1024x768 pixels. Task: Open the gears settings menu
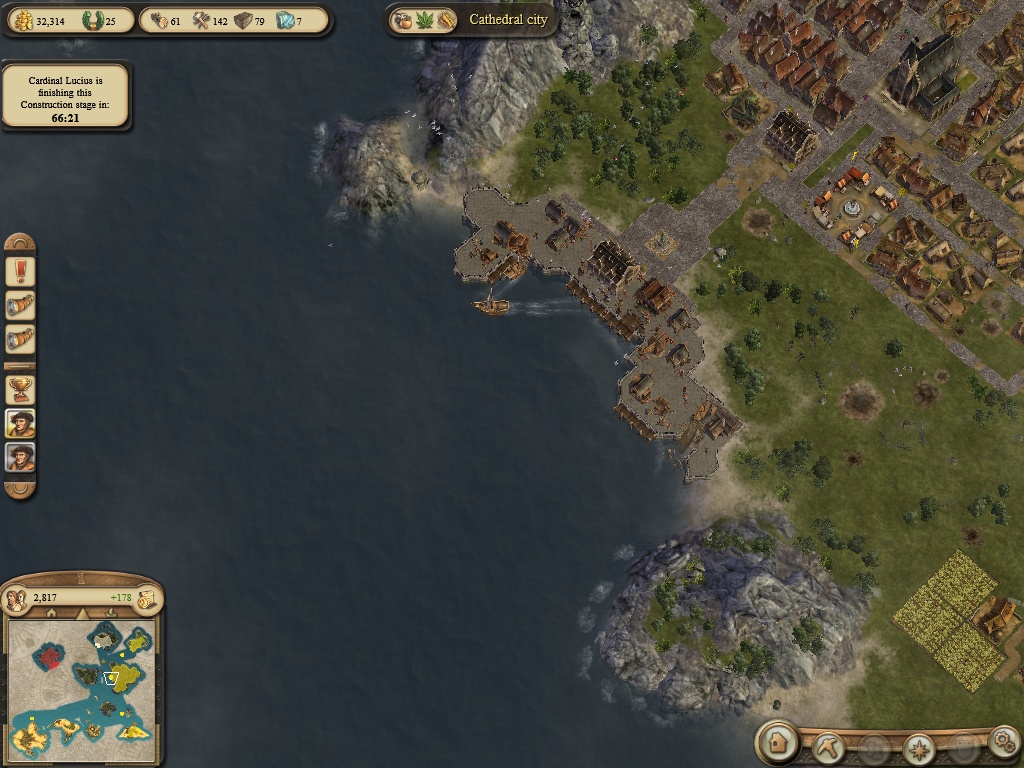point(1003,741)
